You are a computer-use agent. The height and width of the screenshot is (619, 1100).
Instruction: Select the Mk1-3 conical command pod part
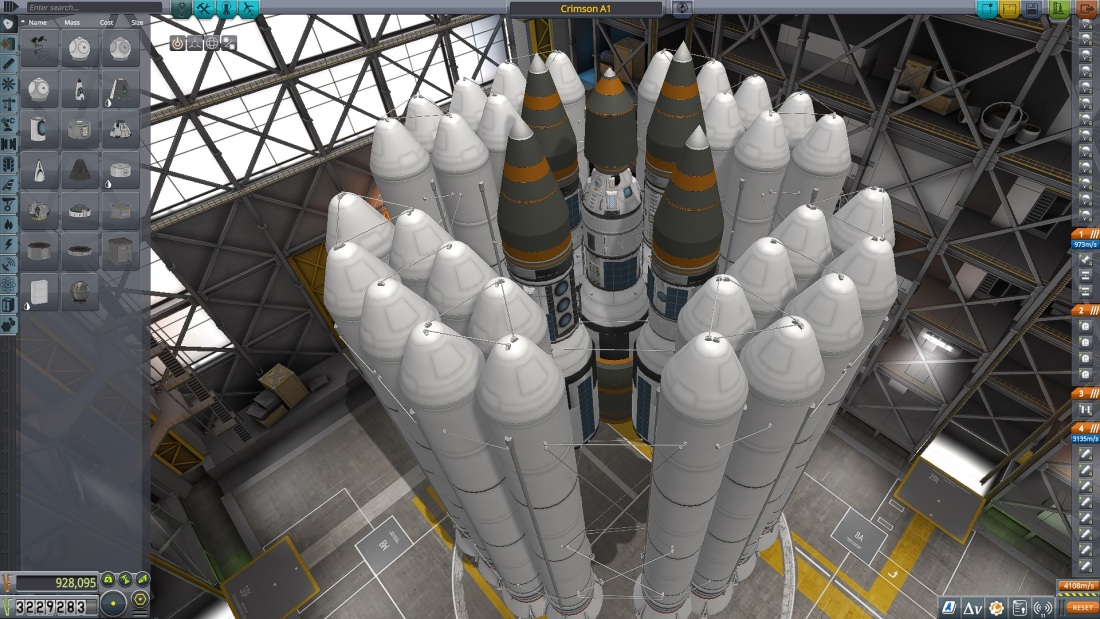121,90
